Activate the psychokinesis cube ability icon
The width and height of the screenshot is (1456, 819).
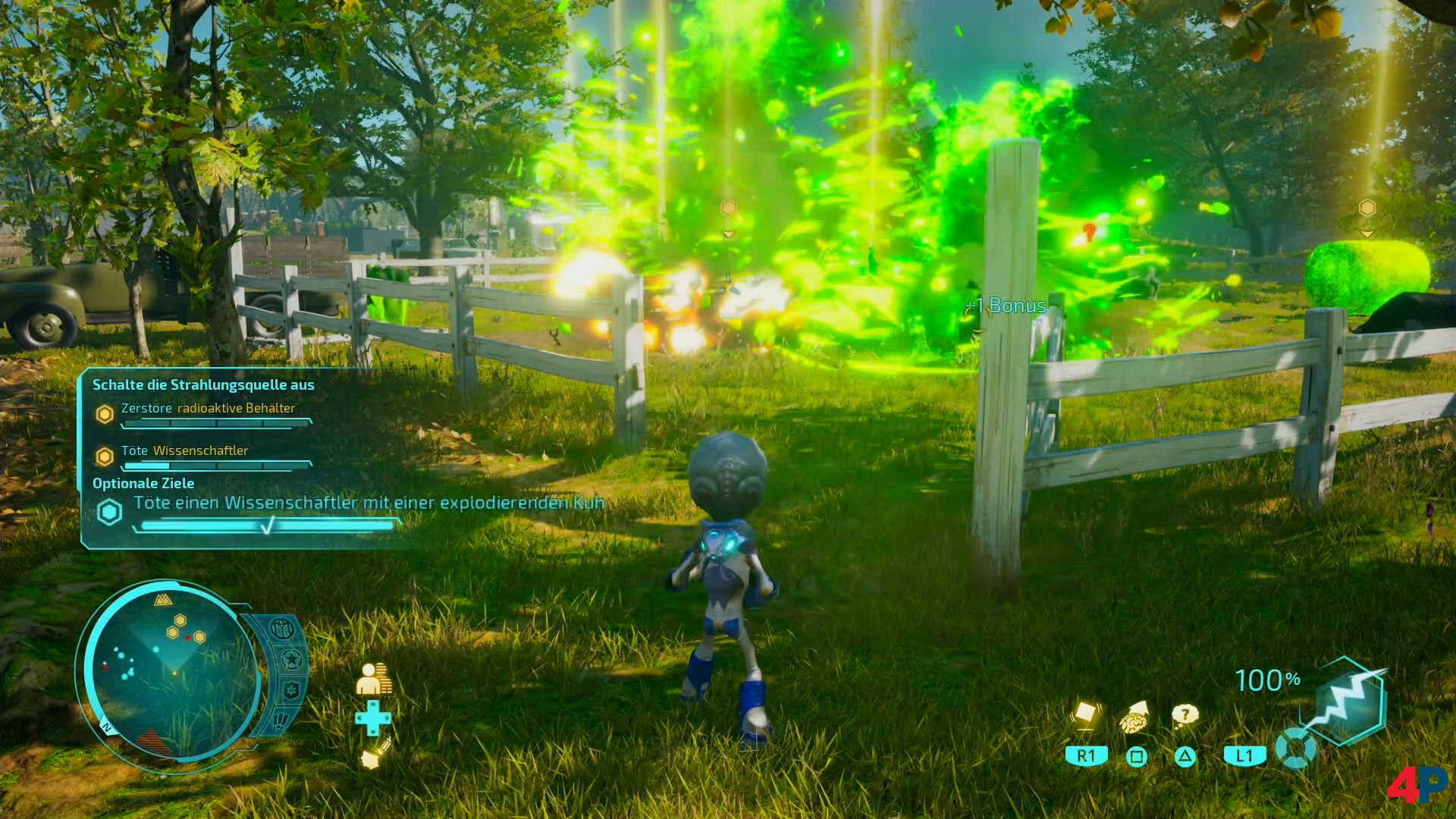1085,715
